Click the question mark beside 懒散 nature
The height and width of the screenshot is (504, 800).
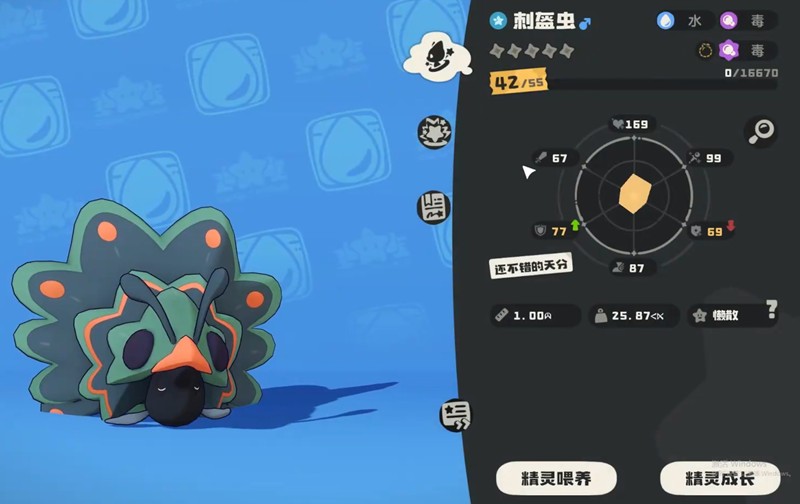coord(772,308)
